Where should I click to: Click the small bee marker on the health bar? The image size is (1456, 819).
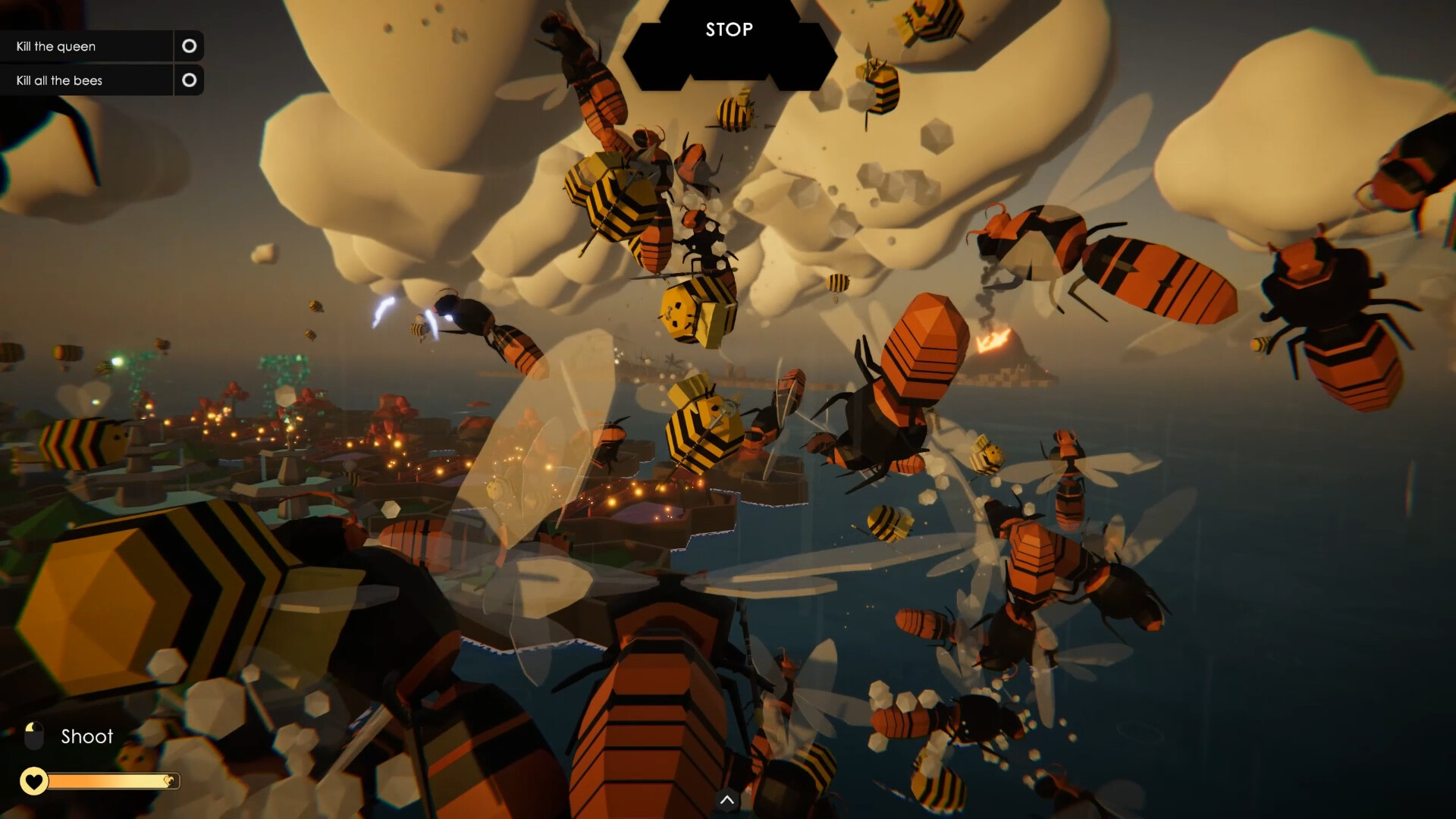[168, 779]
